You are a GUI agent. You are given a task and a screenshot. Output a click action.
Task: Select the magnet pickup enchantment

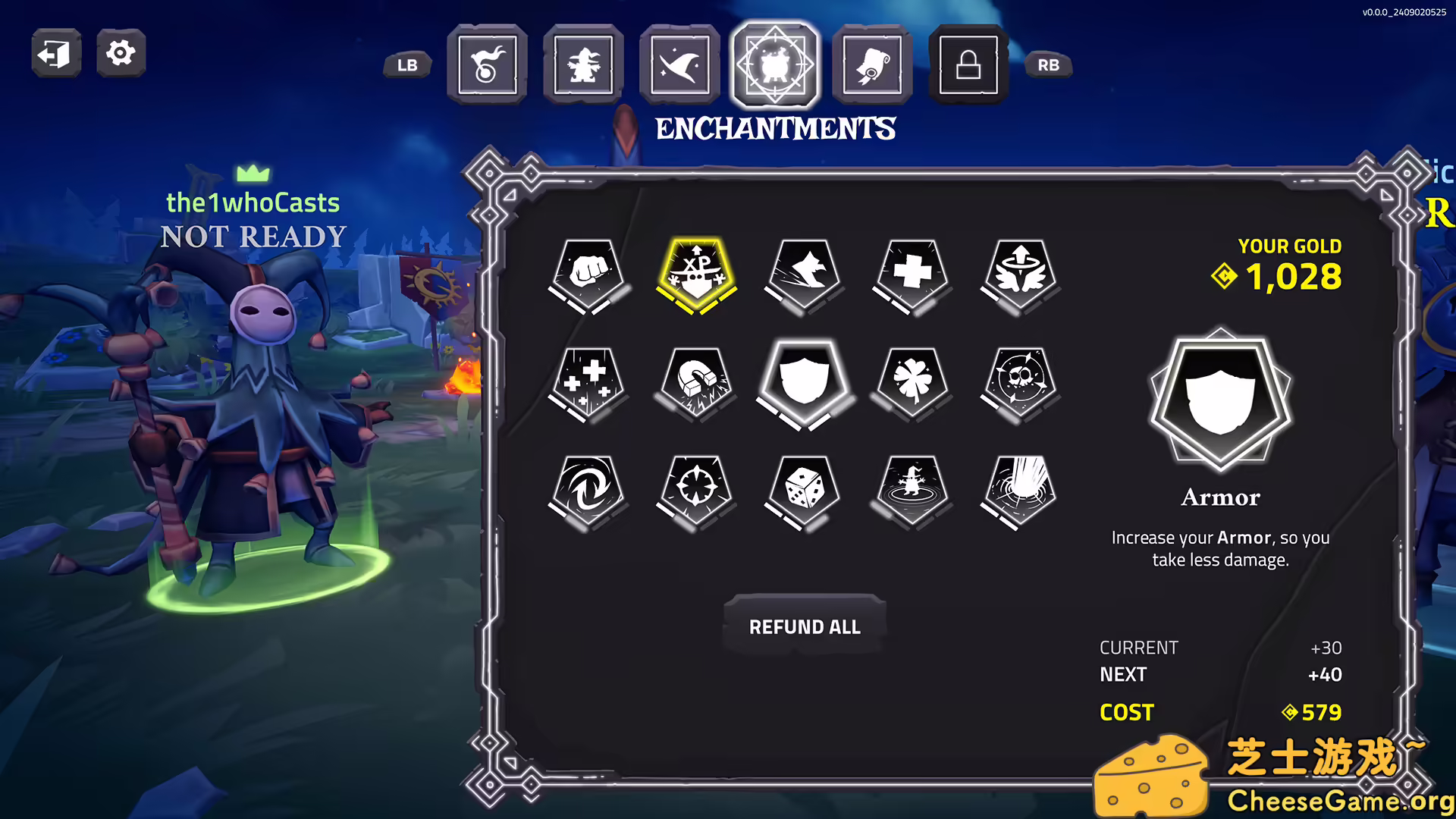pyautogui.click(x=697, y=383)
